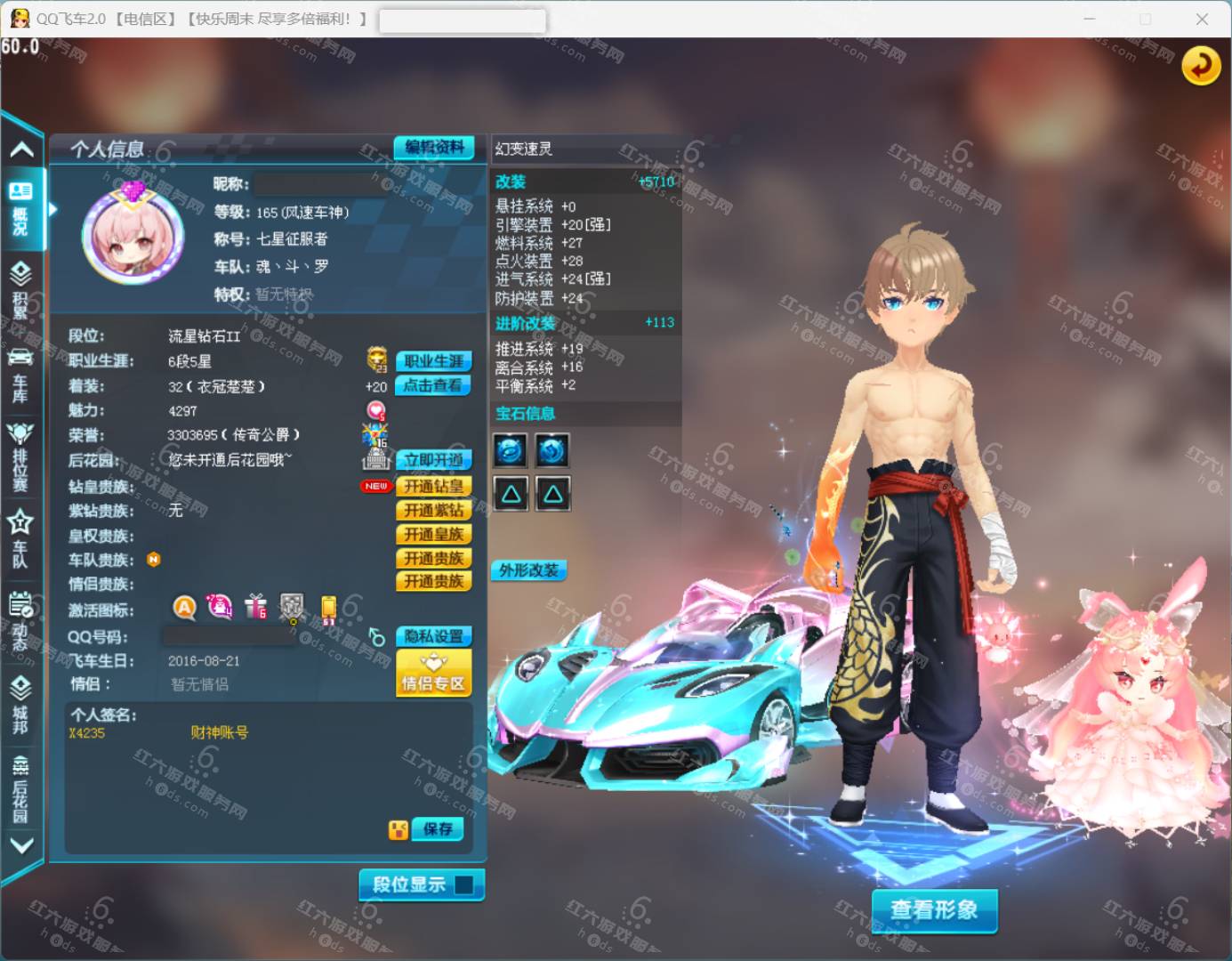Image resolution: width=1232 pixels, height=961 pixels.
Task: Click the 点击查看 outfit view button
Action: [432, 385]
